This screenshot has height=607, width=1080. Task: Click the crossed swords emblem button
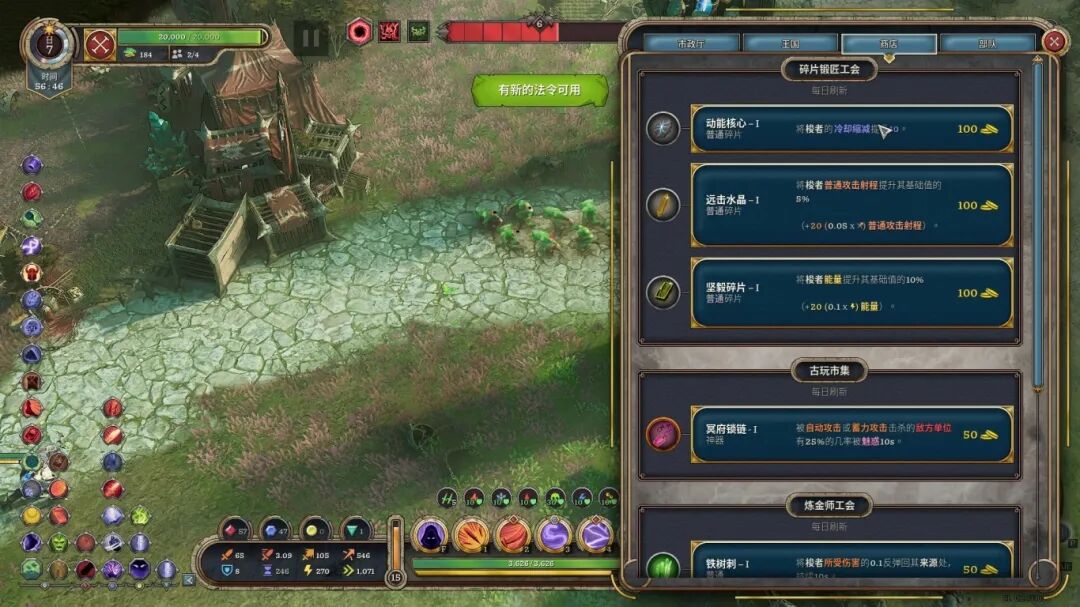pos(100,45)
